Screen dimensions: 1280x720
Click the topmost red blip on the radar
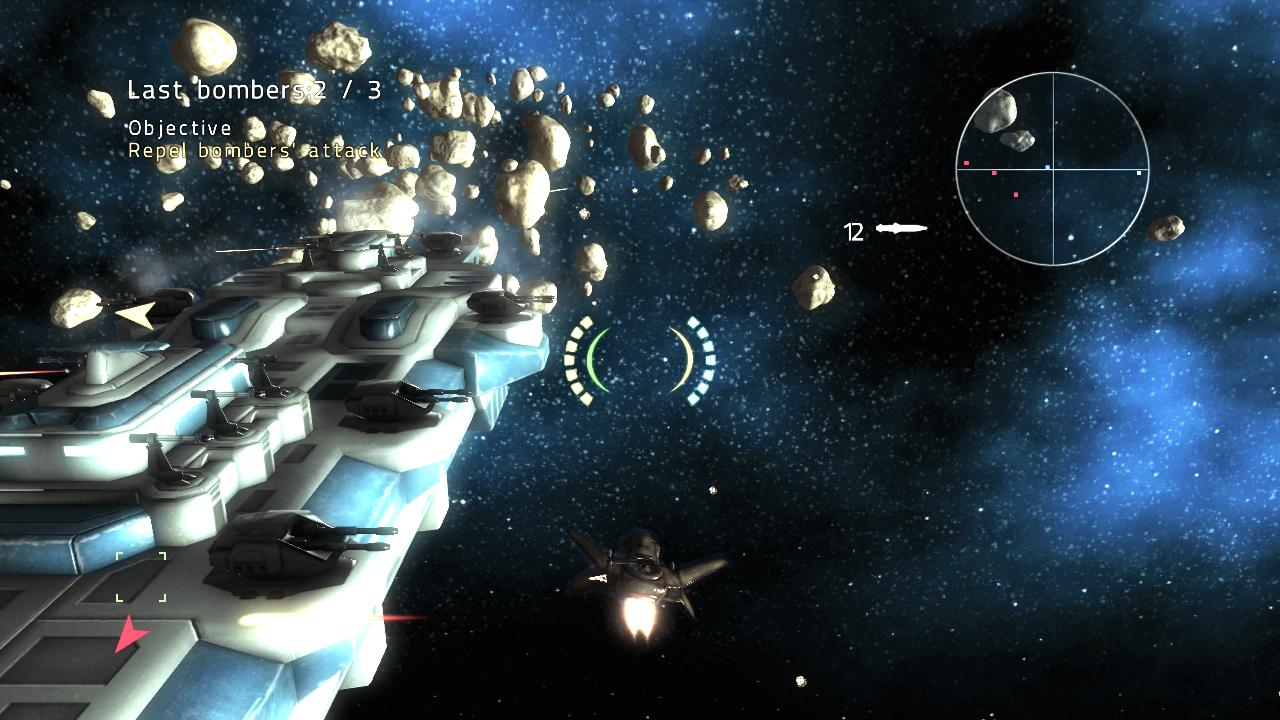click(966, 163)
